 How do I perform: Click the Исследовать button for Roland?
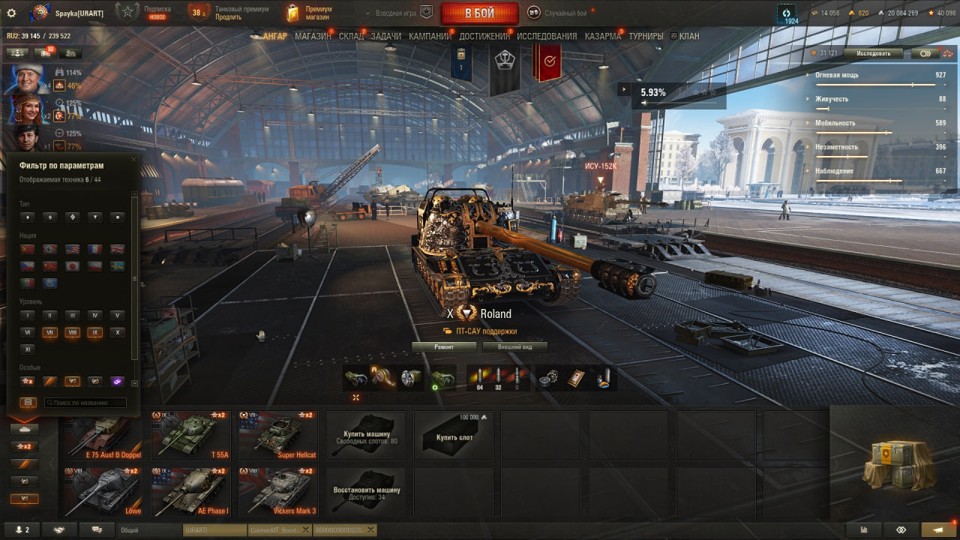coord(873,53)
